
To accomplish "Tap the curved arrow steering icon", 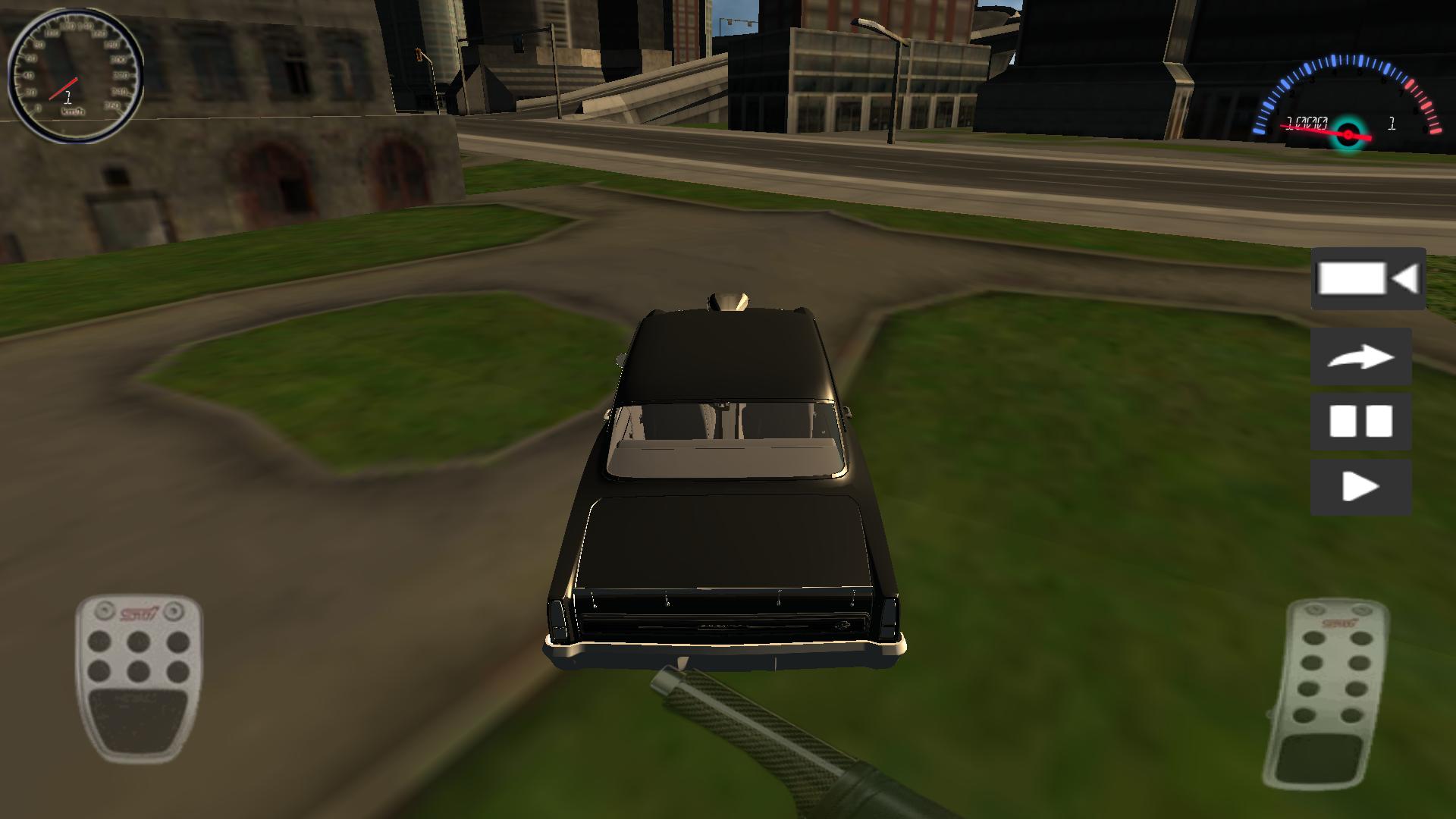I will (x=1361, y=356).
